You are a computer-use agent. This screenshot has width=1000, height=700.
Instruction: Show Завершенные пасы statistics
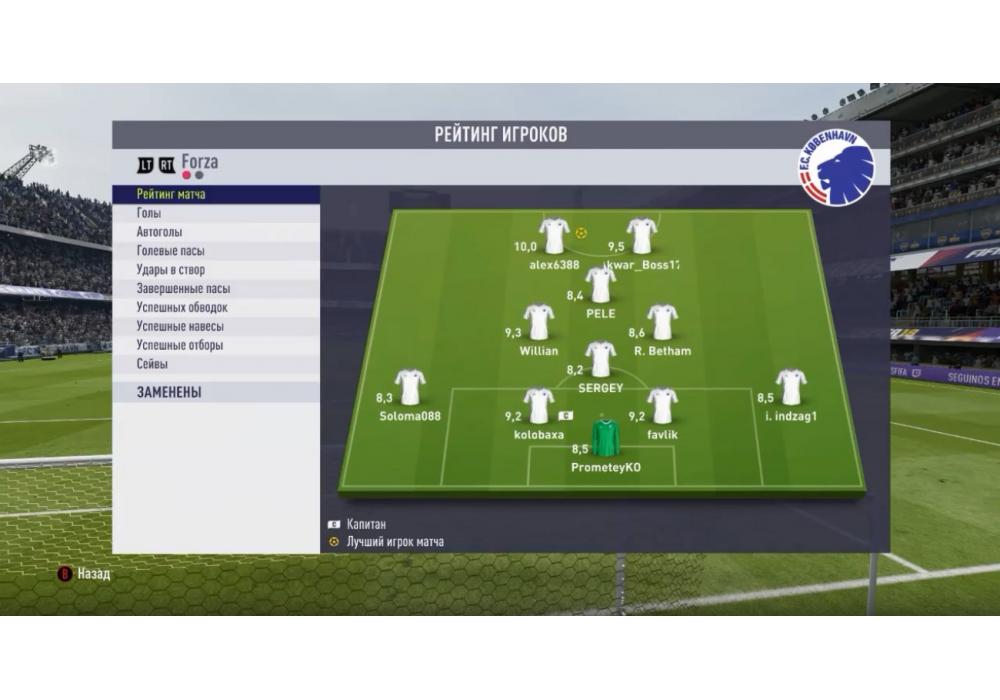click(x=183, y=289)
